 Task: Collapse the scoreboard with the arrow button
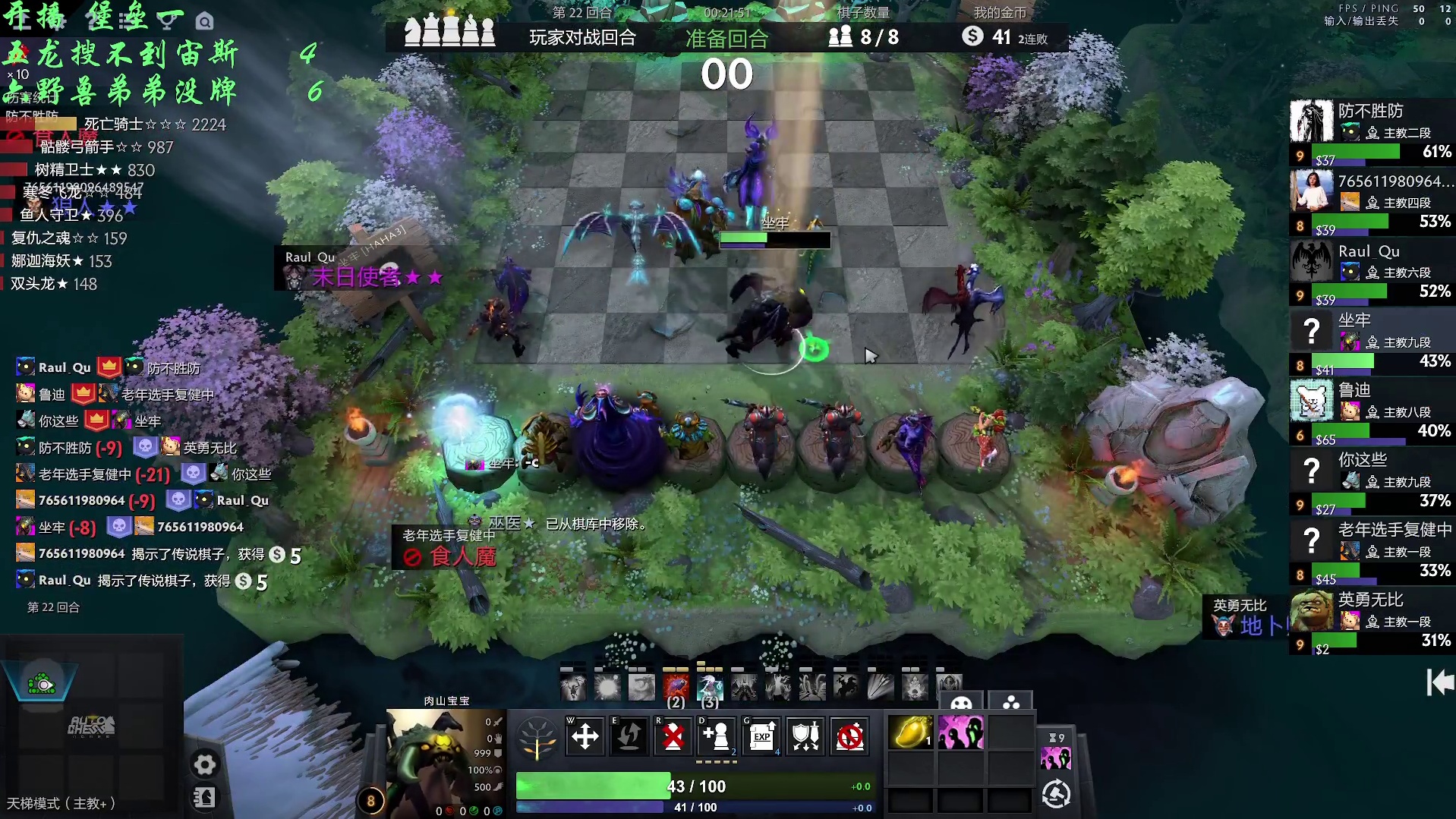[1439, 682]
